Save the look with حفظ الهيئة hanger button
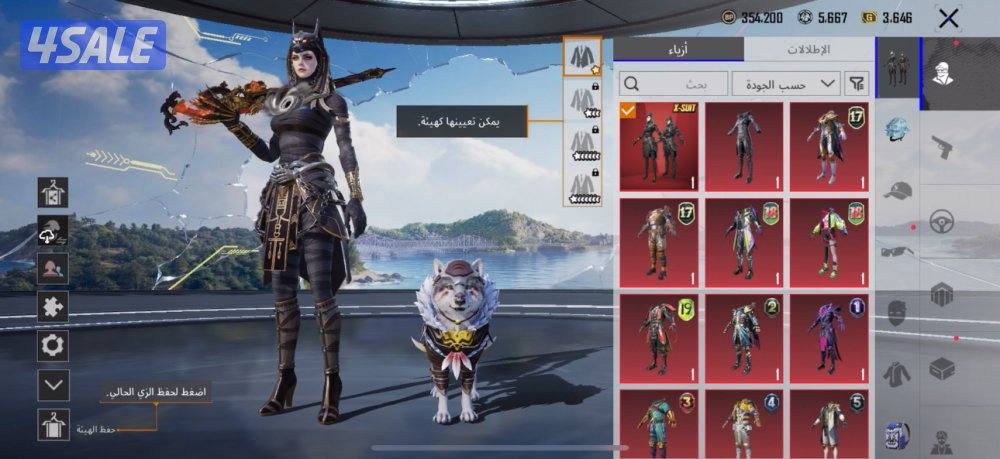1000x459 pixels. point(53,425)
